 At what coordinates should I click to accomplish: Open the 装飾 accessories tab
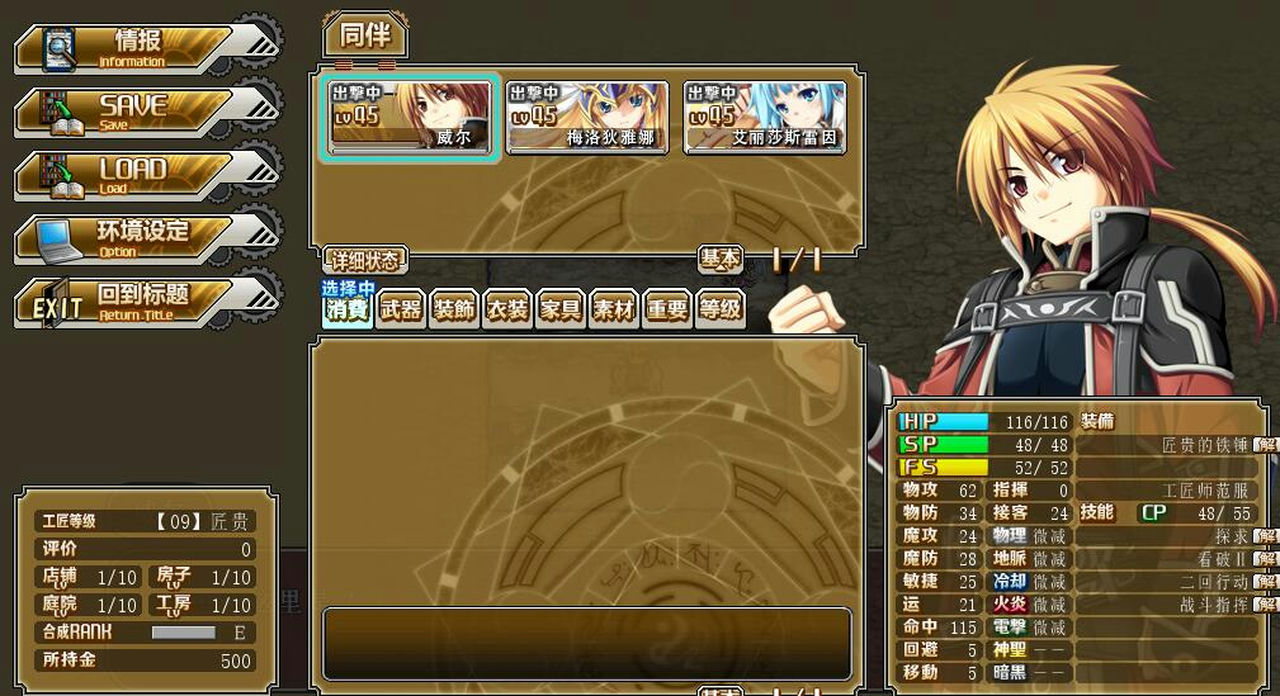[x=454, y=310]
